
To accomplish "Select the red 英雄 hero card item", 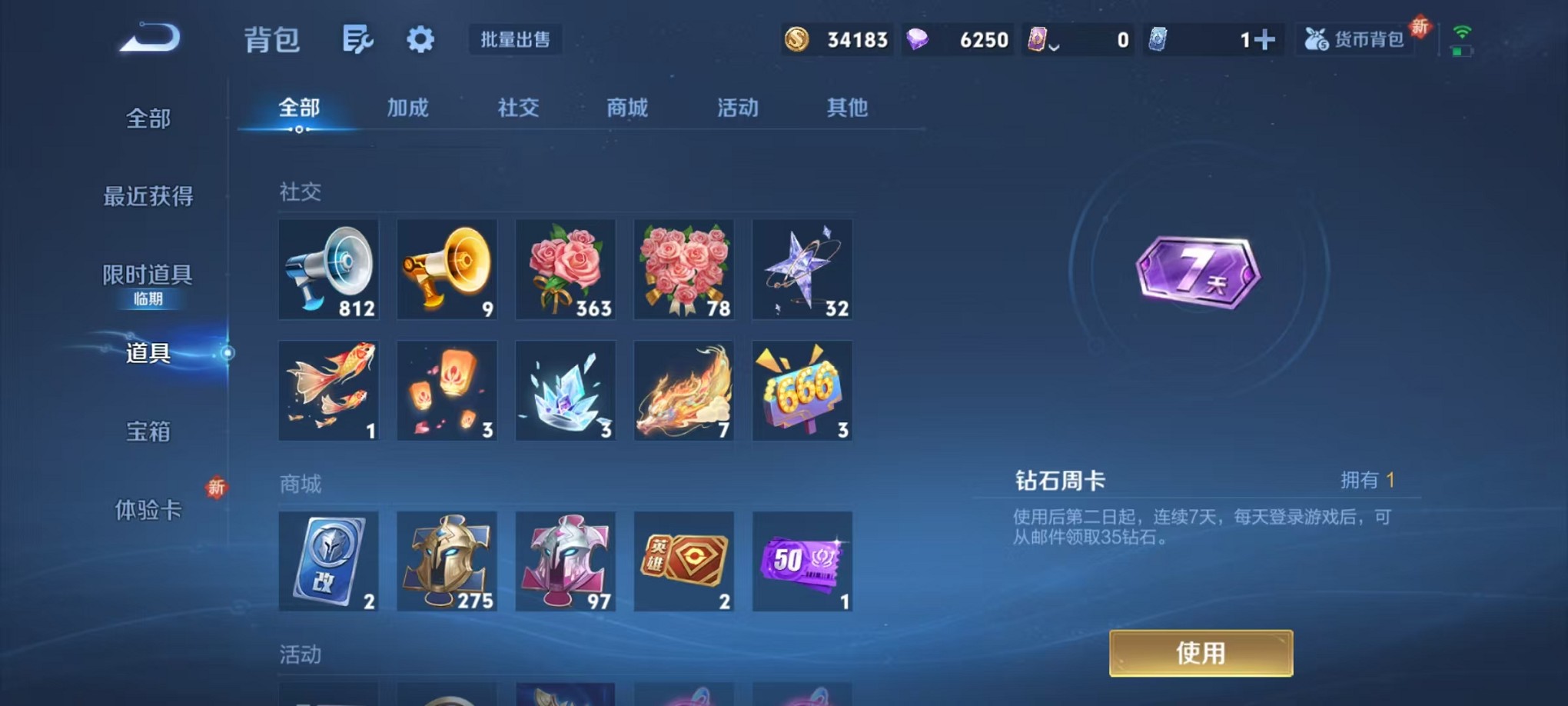I will tap(684, 561).
